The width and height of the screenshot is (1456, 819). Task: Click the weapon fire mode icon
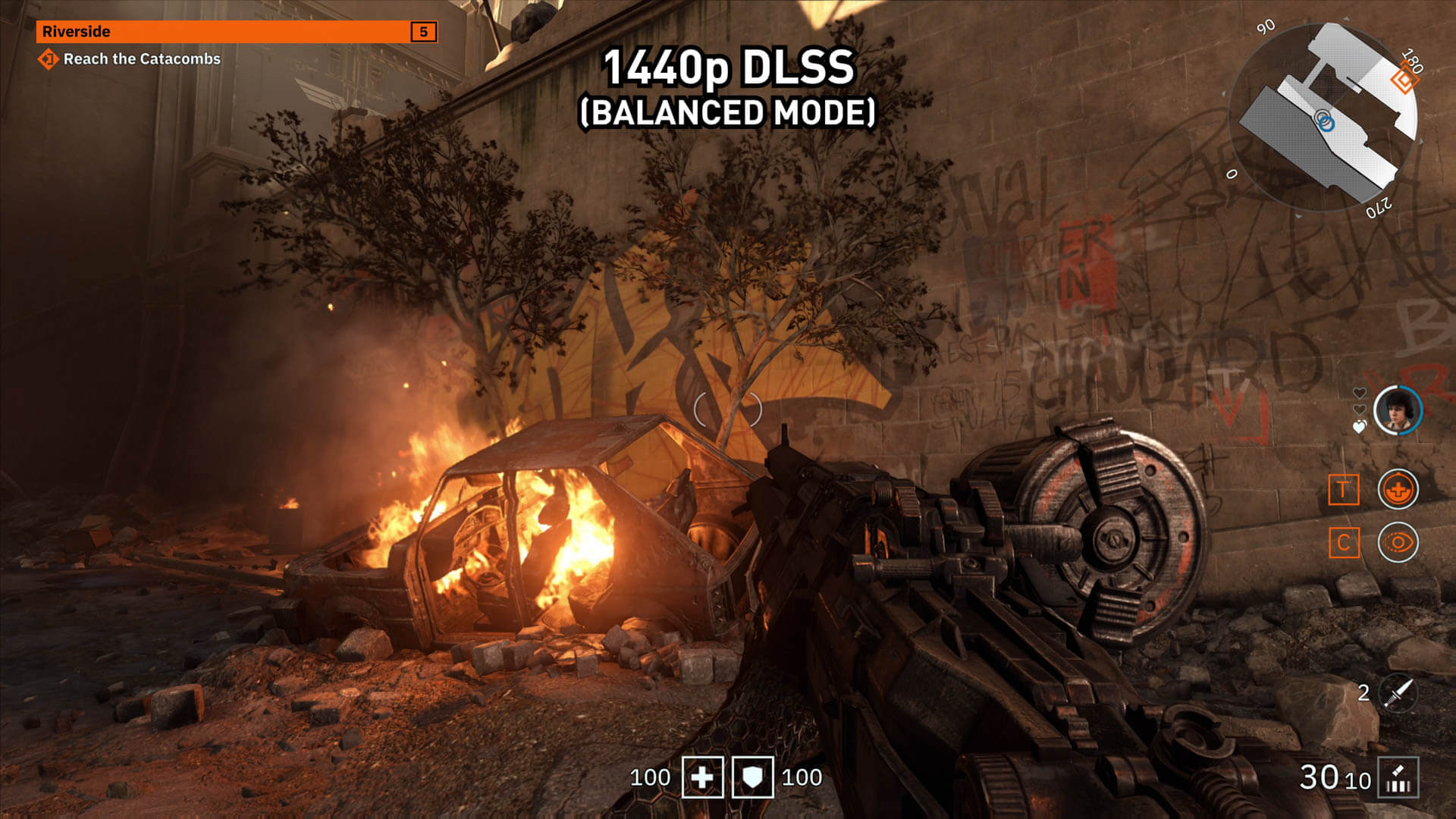pos(1398,778)
